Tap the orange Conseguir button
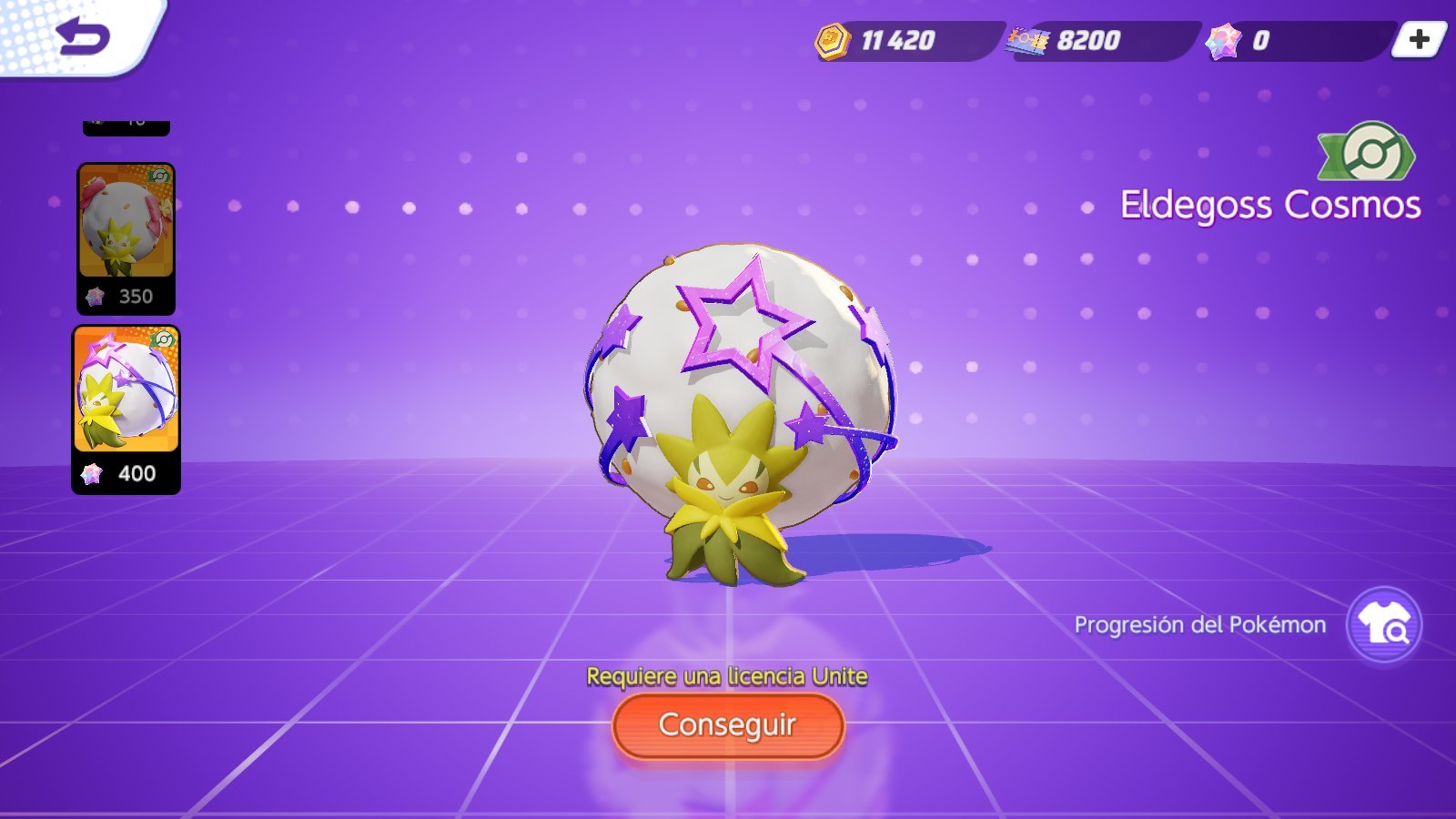The height and width of the screenshot is (819, 1456). [x=728, y=725]
